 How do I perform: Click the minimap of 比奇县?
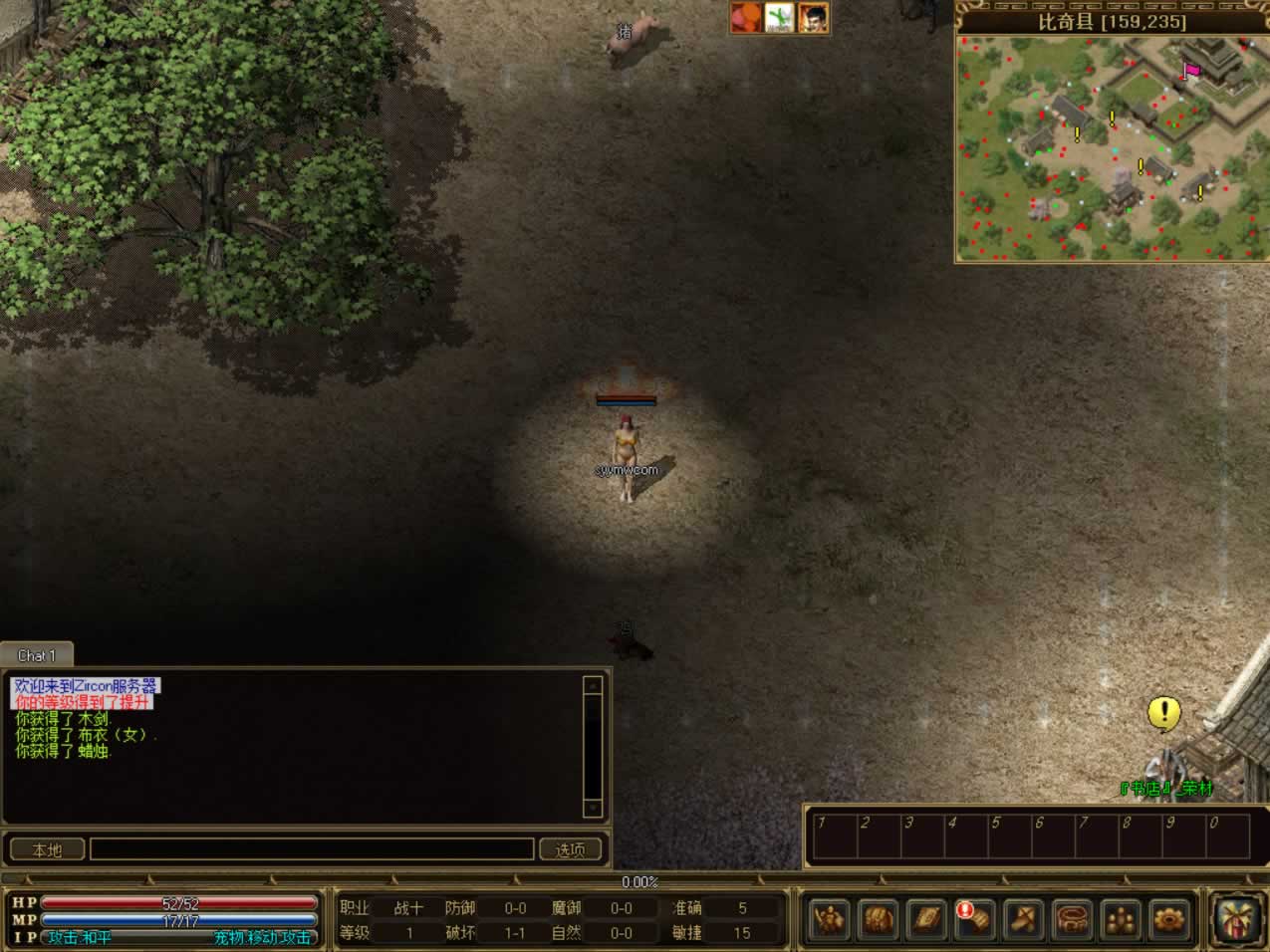pyautogui.click(x=1113, y=147)
